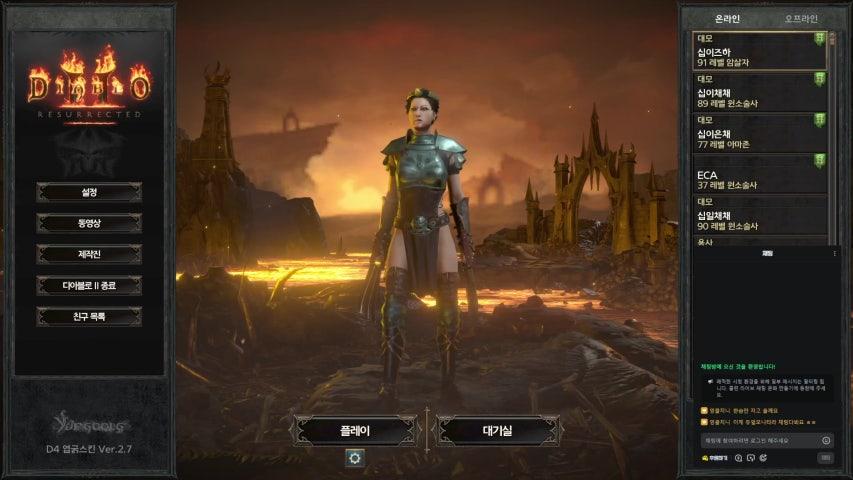This screenshot has width=853, height=480.
Task: Choose character 십이은채 level 77 아마존
Action: point(760,133)
